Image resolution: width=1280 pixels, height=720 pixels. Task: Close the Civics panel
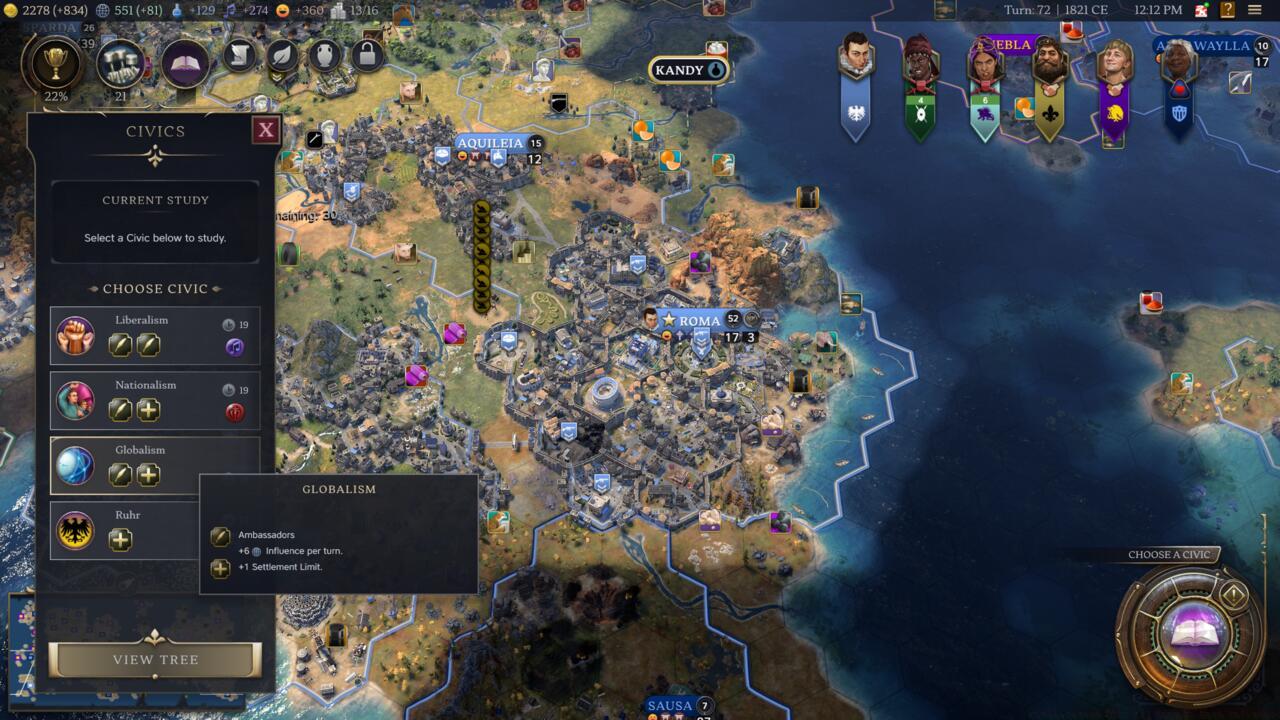265,129
